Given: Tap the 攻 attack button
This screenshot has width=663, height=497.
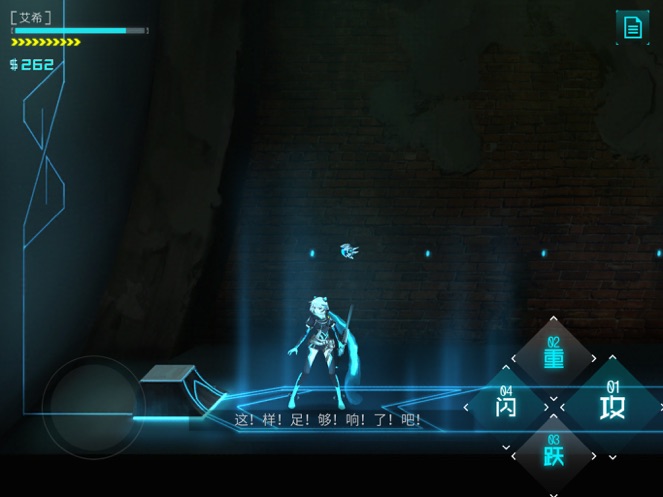Looking at the screenshot, I should click(611, 406).
